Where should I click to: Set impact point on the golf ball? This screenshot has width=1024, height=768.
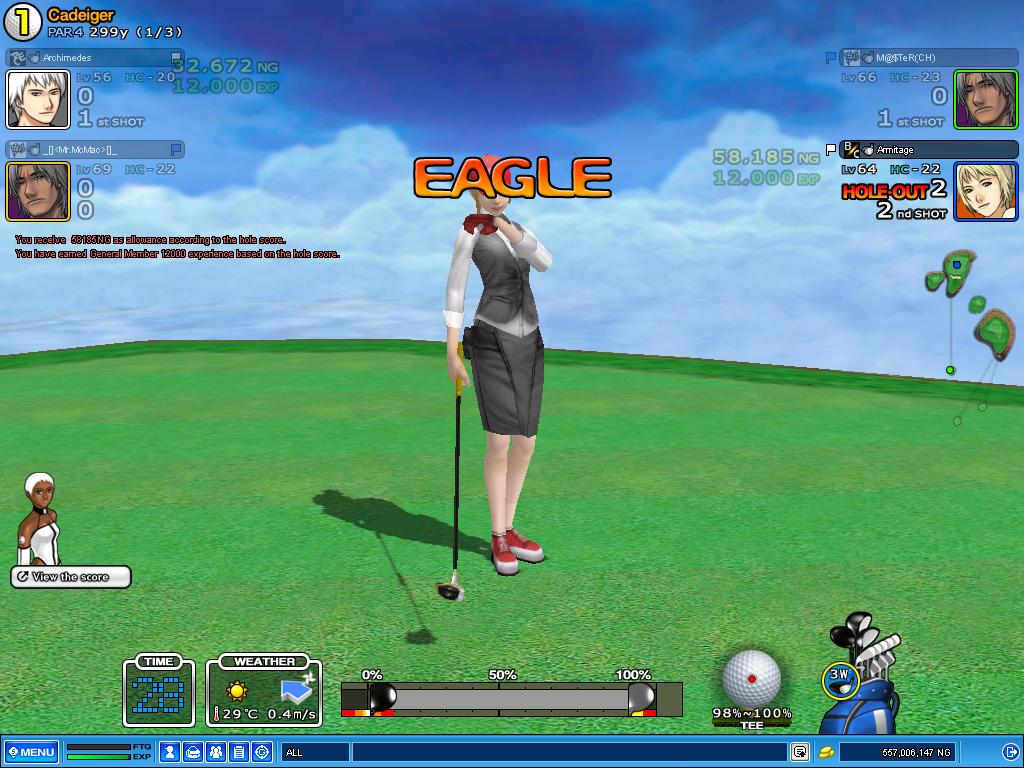[751, 679]
